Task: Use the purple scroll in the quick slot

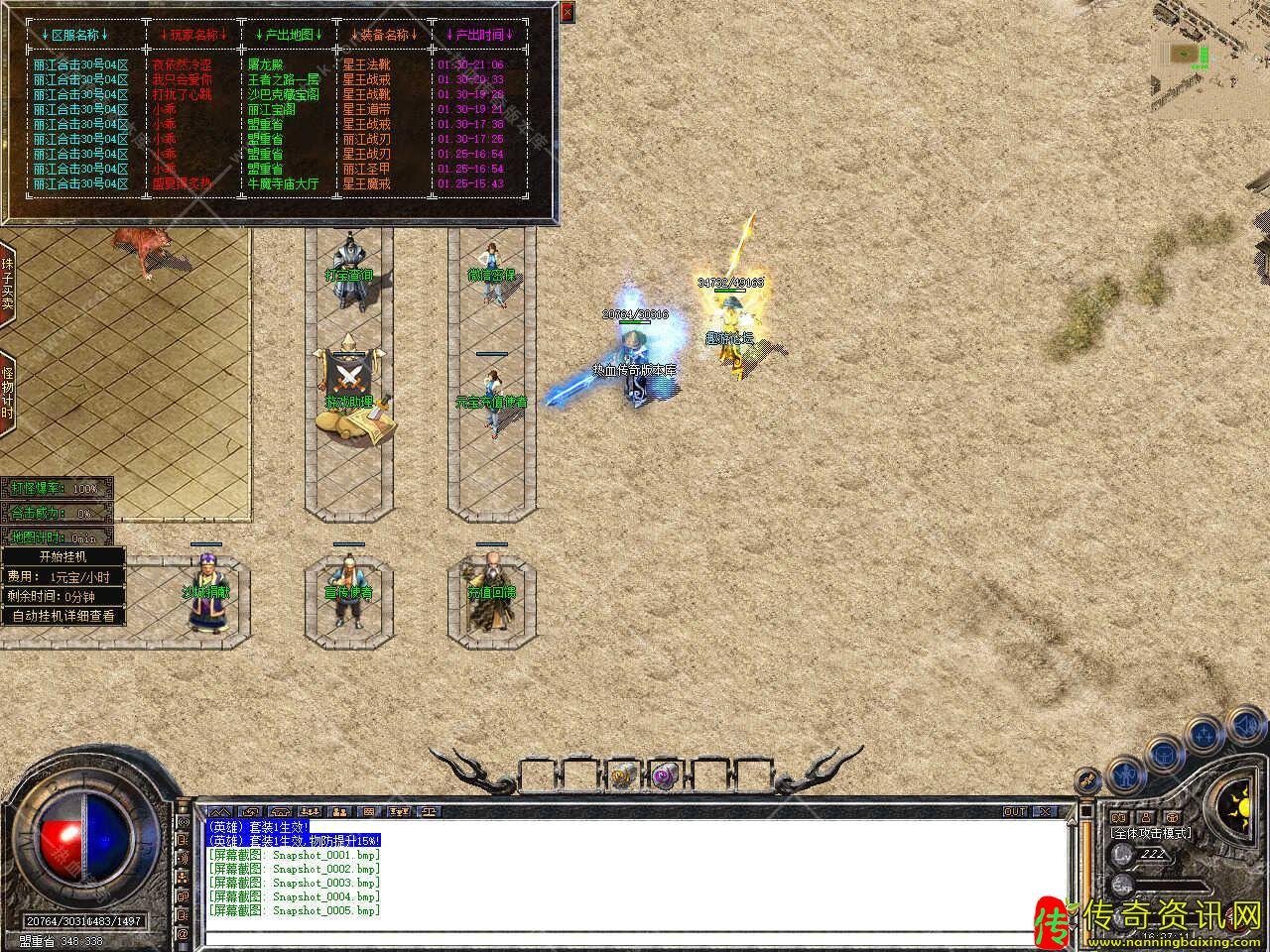Action: [663, 774]
